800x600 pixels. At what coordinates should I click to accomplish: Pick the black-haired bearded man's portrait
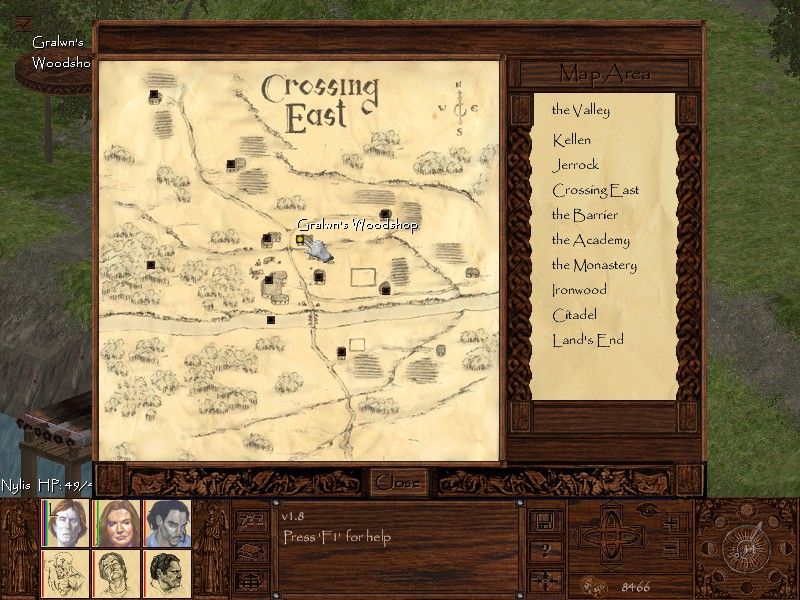click(x=166, y=573)
